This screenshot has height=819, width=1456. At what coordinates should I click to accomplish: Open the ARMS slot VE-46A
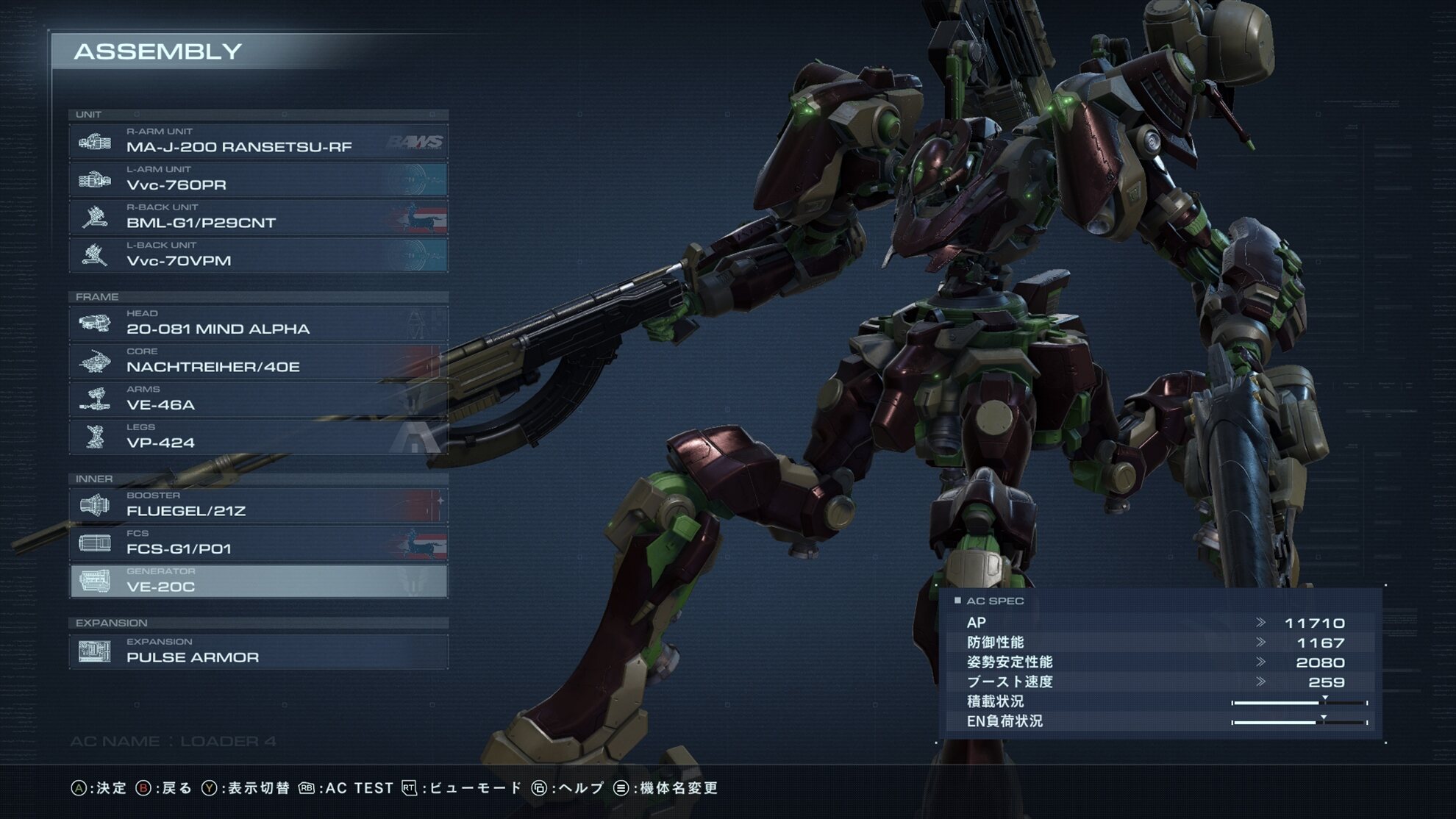258,399
